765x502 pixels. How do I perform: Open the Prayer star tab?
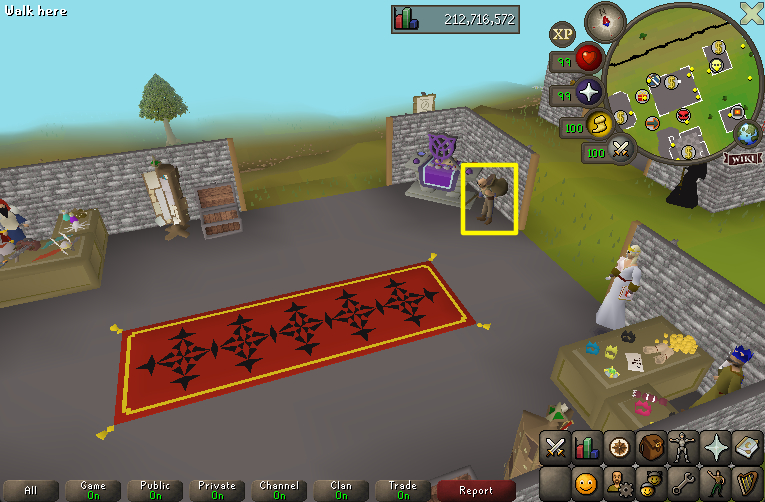pyautogui.click(x=715, y=447)
